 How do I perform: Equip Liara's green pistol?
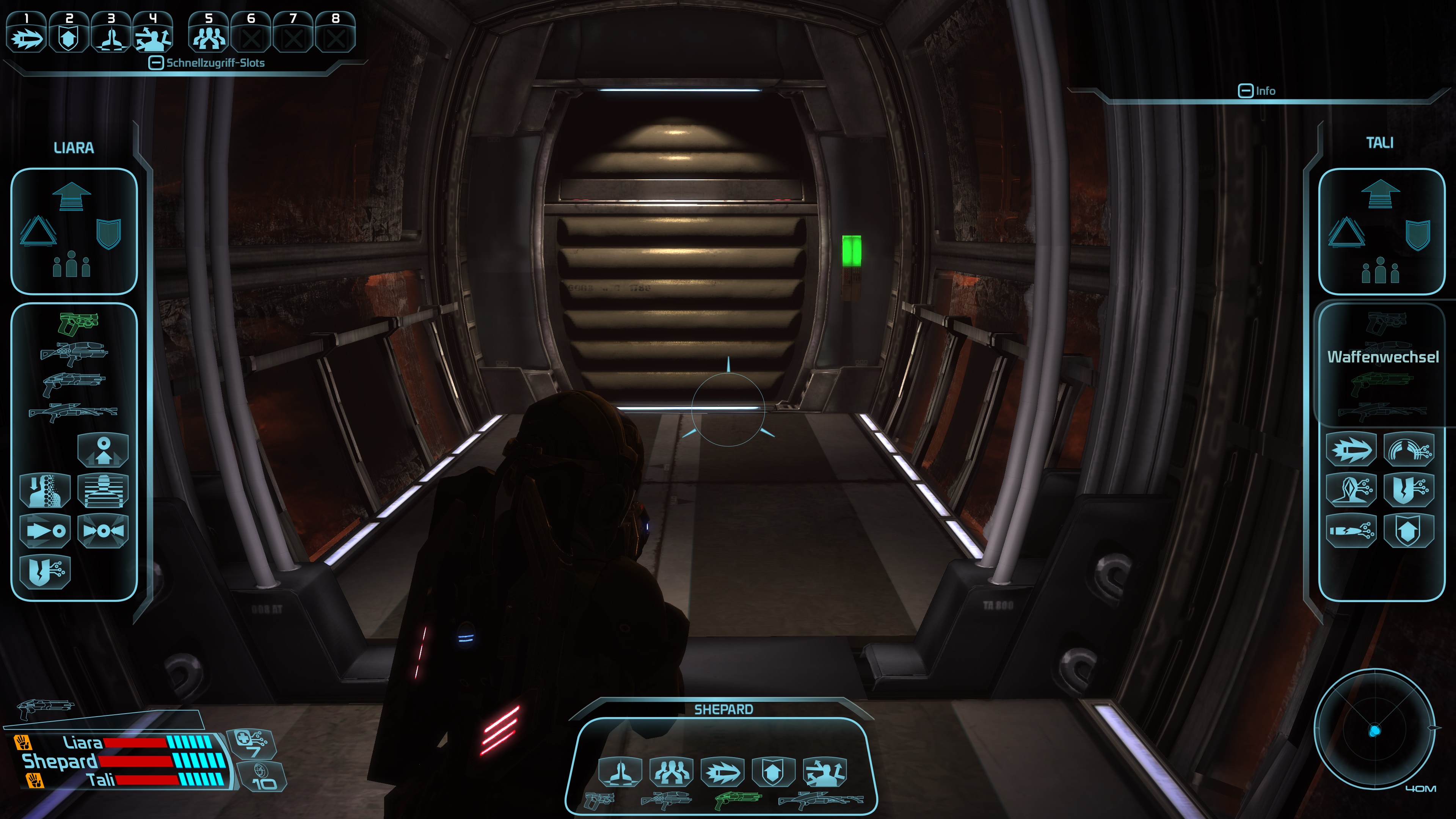pyautogui.click(x=78, y=324)
